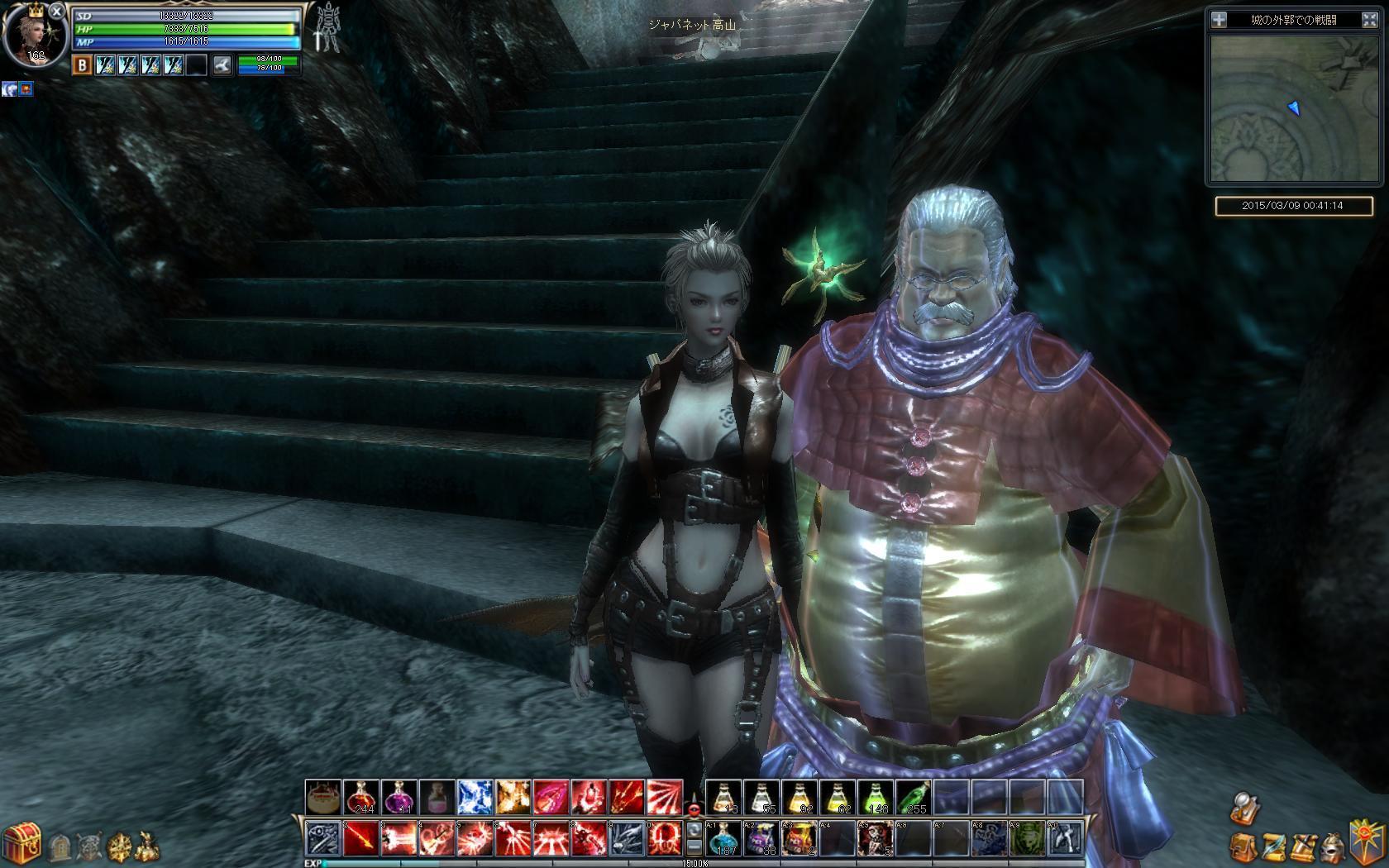Click the X button beside the character portrait
Image resolution: width=1389 pixels, height=868 pixels.
tap(55, 11)
